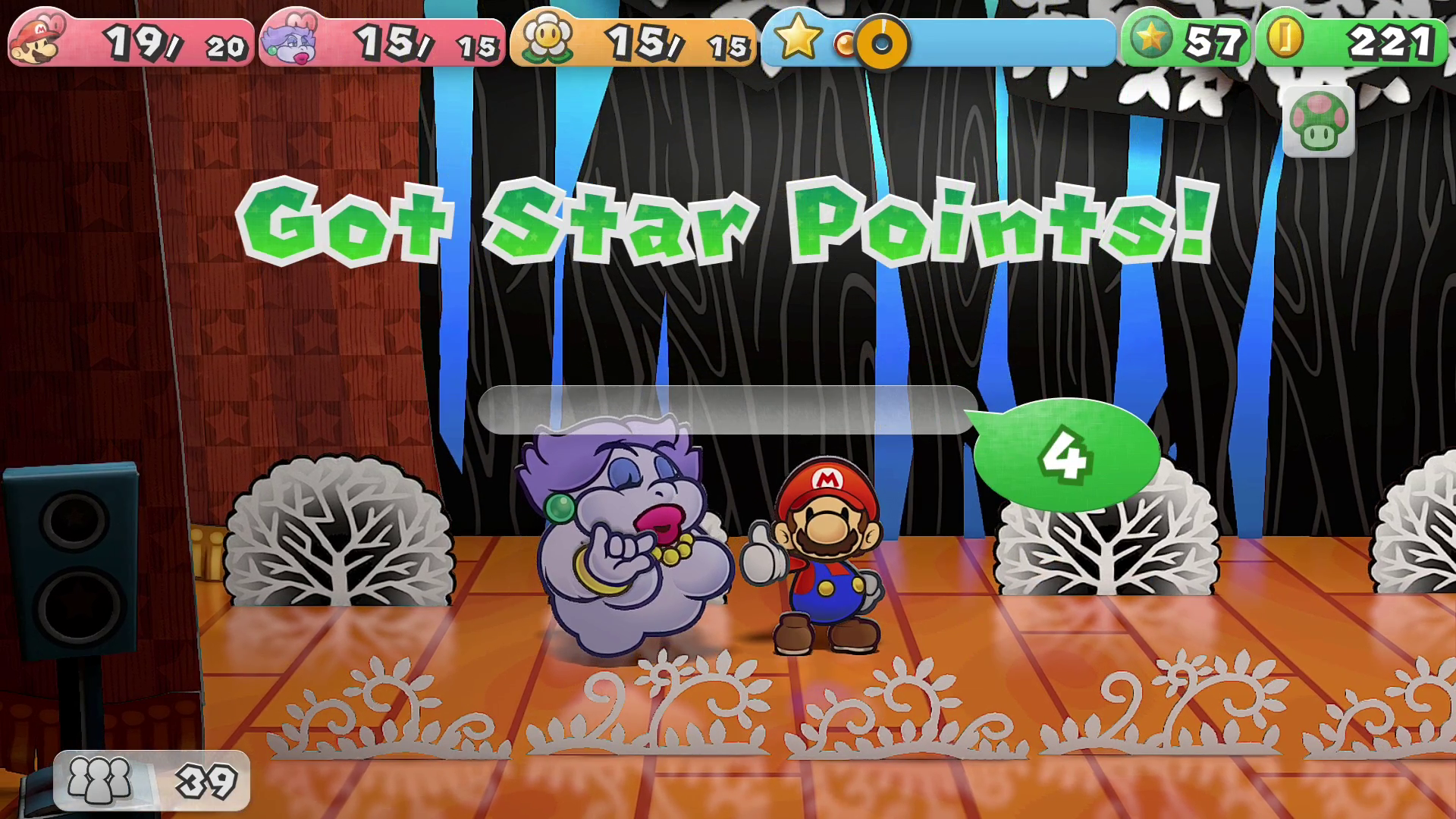Click the Flower Points flower icon
The width and height of the screenshot is (1456, 819).
click(545, 38)
